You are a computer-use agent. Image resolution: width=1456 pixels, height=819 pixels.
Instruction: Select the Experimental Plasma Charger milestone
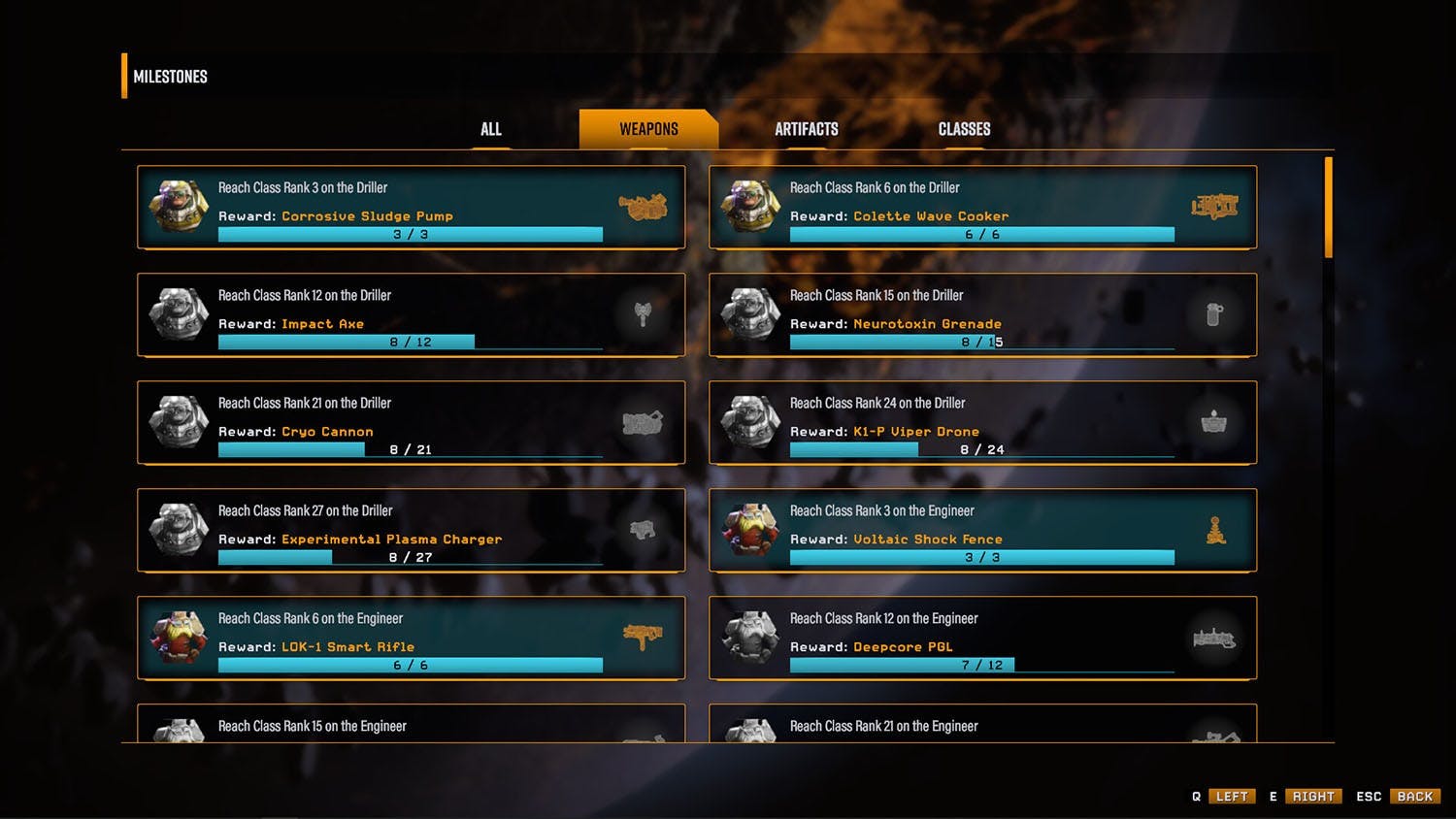coord(411,530)
